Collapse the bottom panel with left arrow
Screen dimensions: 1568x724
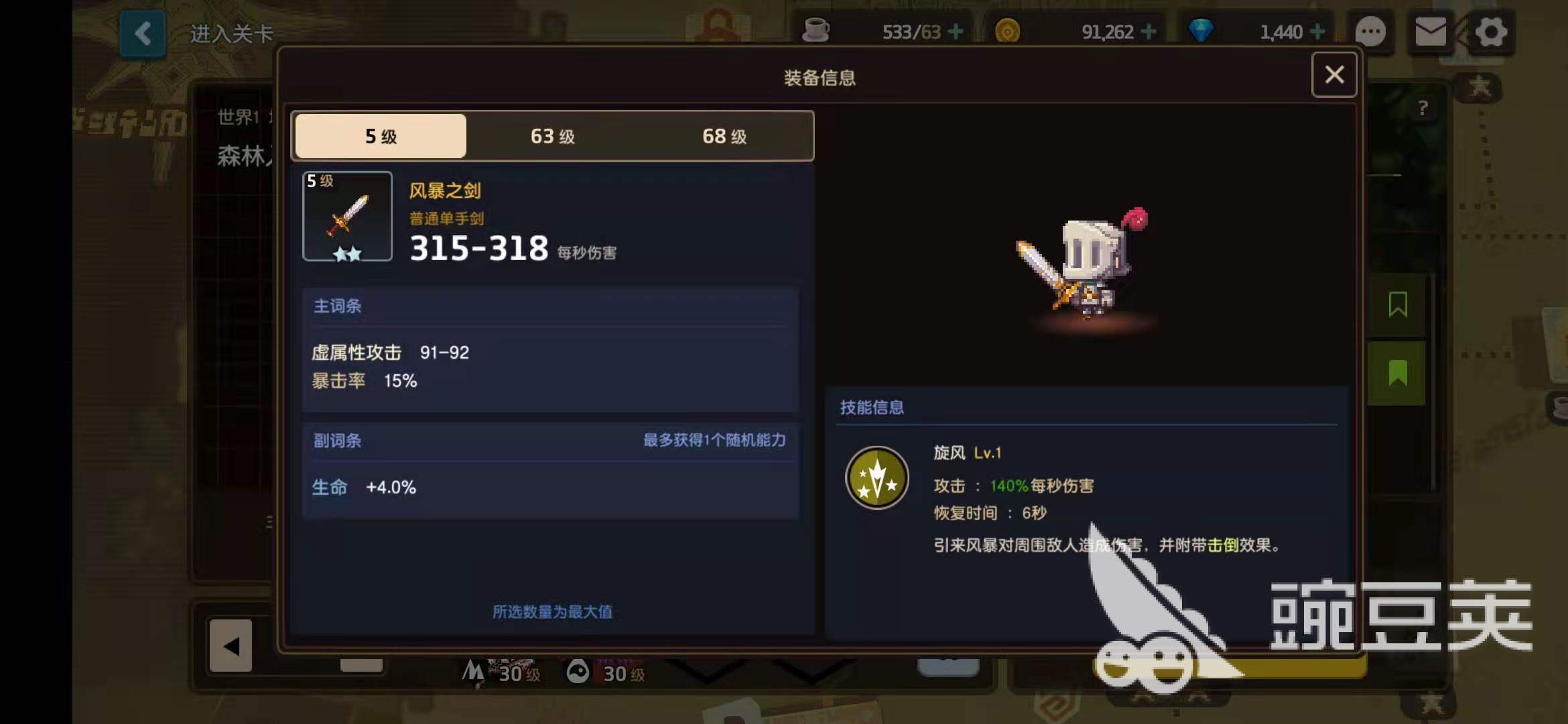(232, 646)
